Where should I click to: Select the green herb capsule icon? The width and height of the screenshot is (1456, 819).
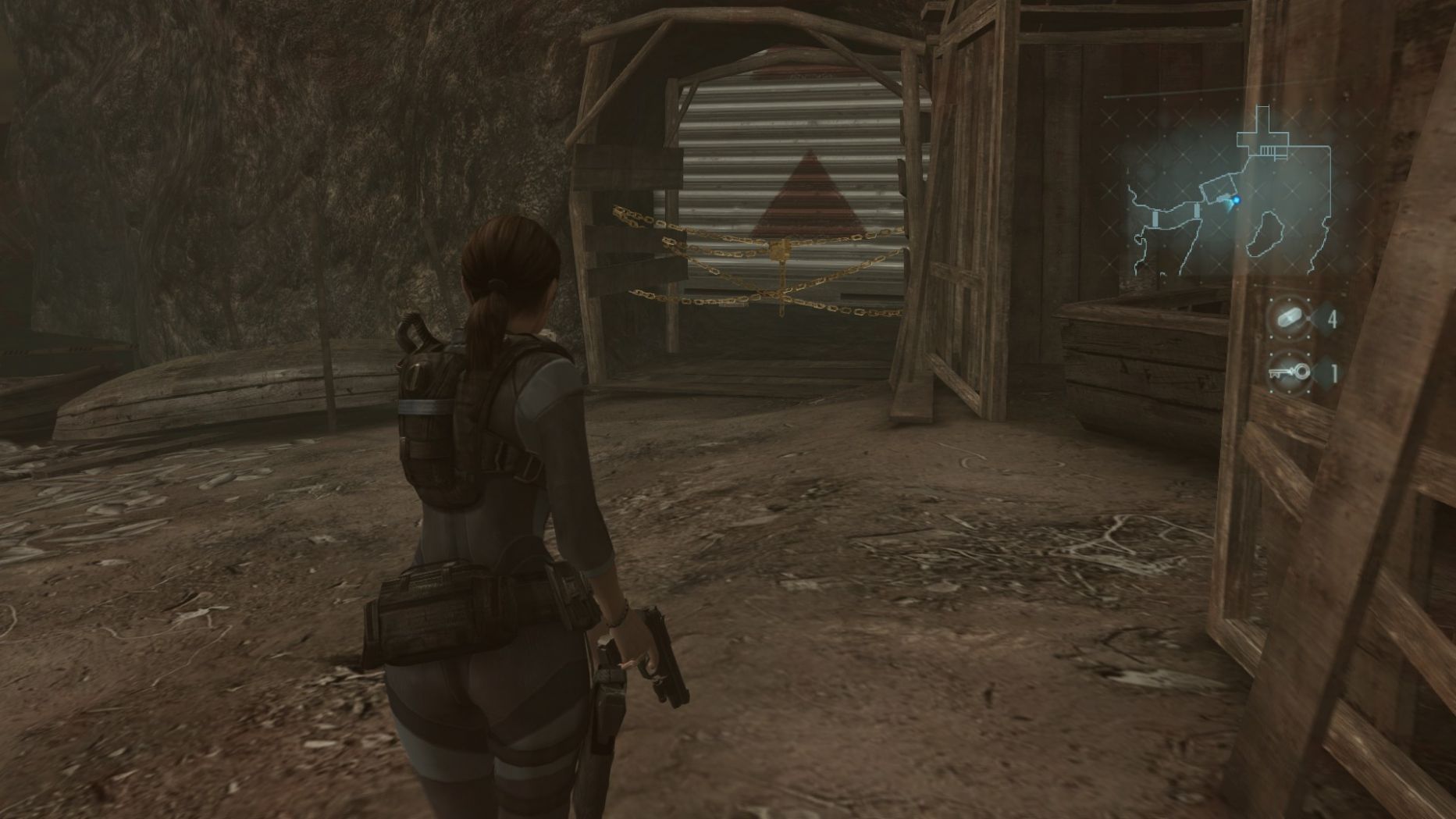coord(1289,319)
